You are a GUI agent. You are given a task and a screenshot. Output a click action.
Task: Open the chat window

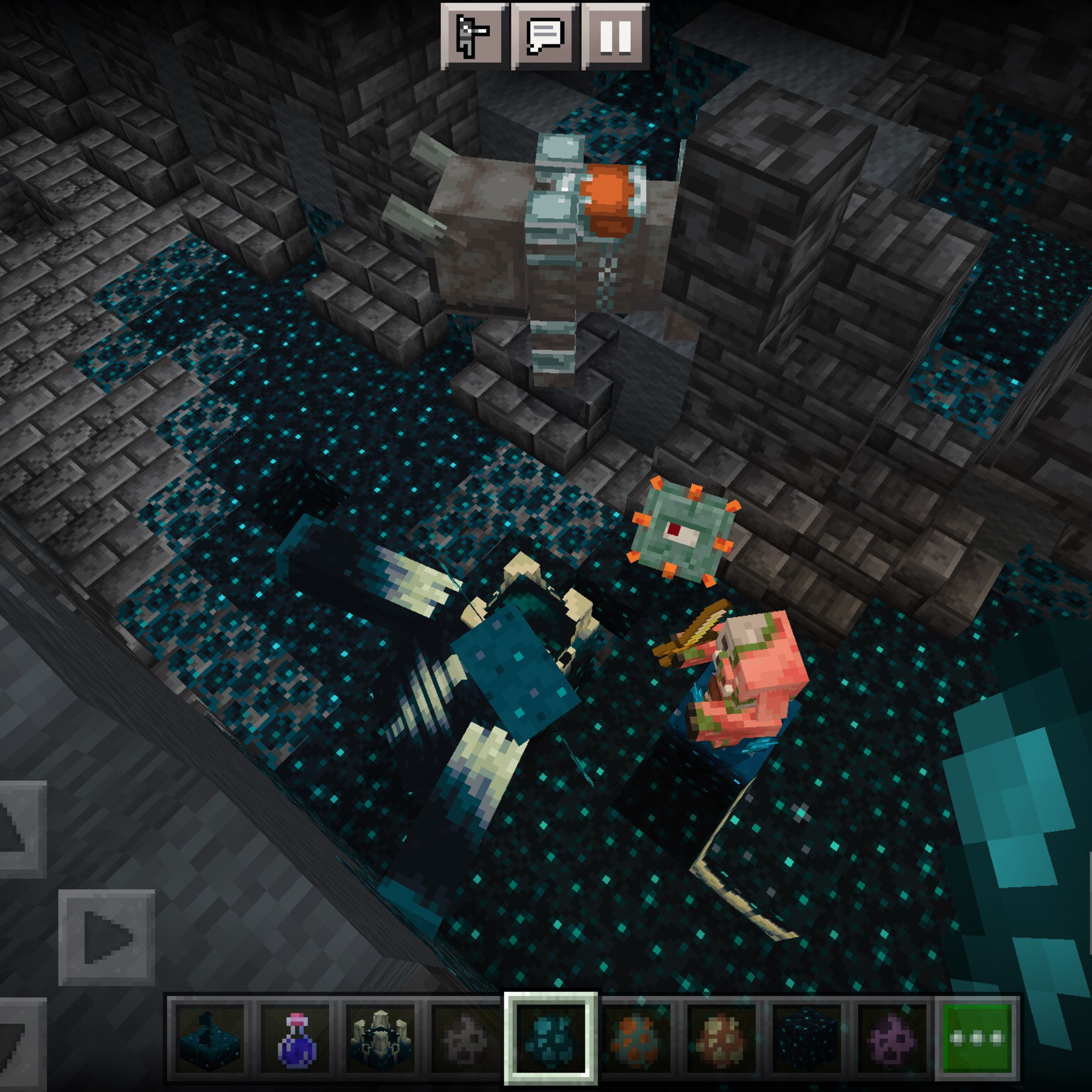click(544, 36)
